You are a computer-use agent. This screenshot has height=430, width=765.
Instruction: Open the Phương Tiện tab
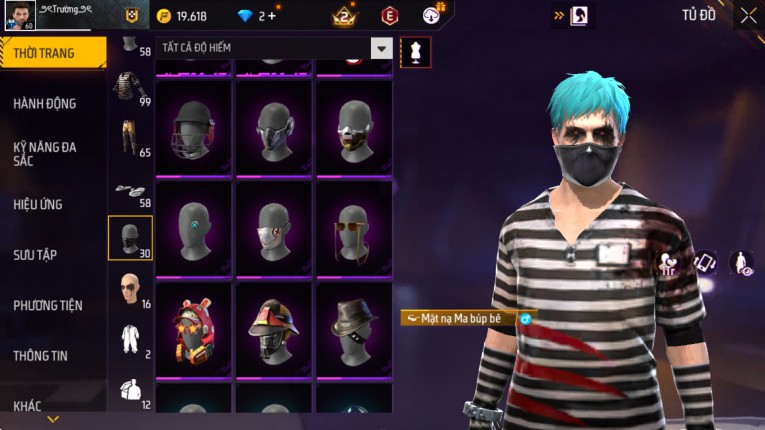pos(48,305)
